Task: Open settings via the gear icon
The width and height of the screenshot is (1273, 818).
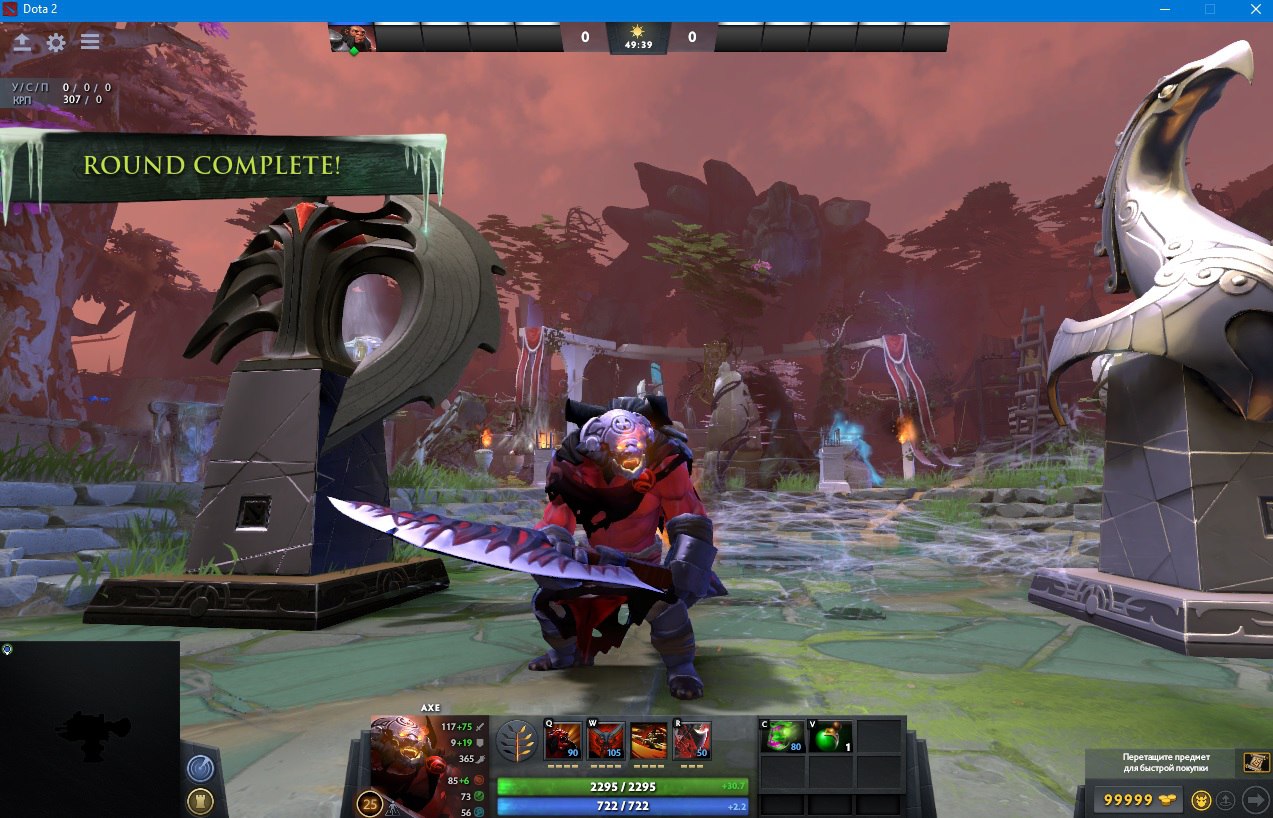Action: pos(56,42)
